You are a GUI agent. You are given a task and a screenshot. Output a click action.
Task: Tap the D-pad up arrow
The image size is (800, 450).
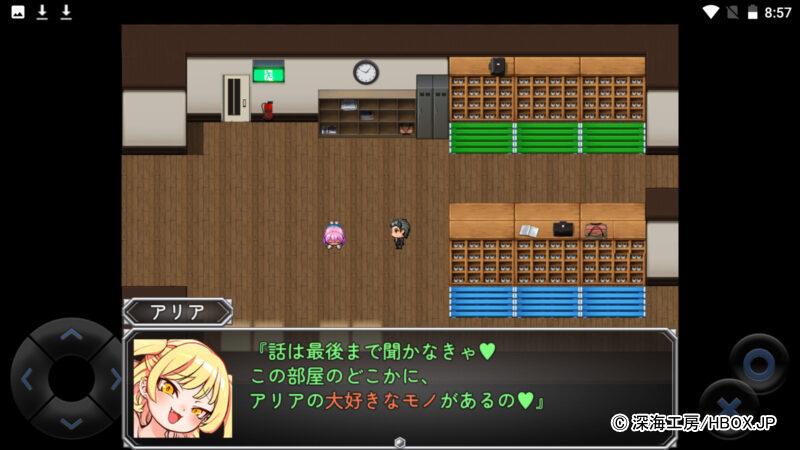coord(70,335)
